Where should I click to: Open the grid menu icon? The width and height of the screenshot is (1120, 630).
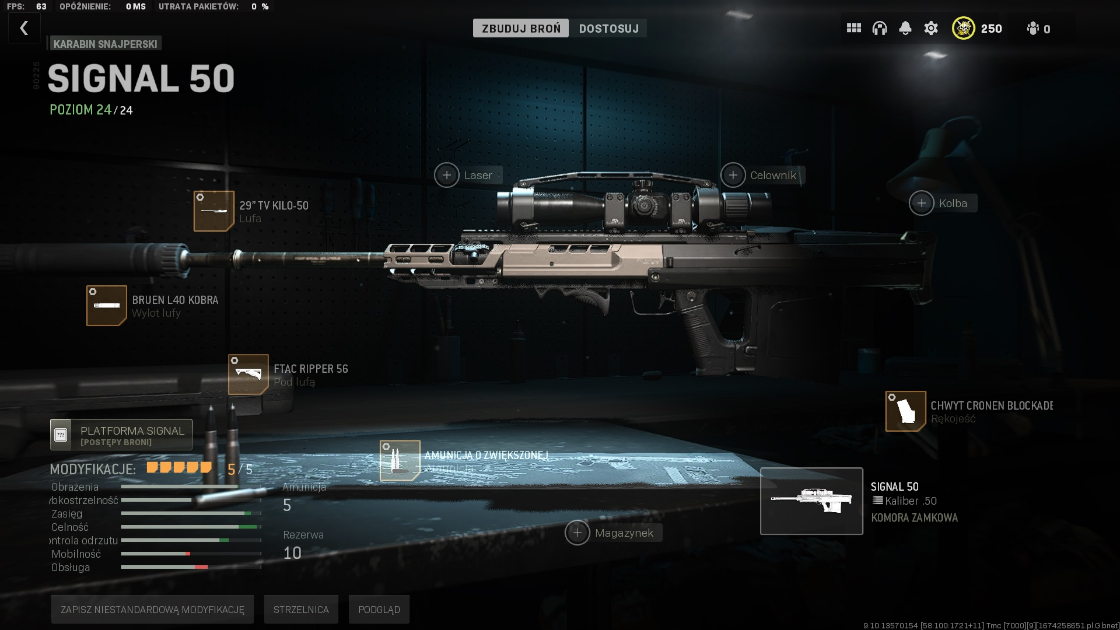point(854,28)
